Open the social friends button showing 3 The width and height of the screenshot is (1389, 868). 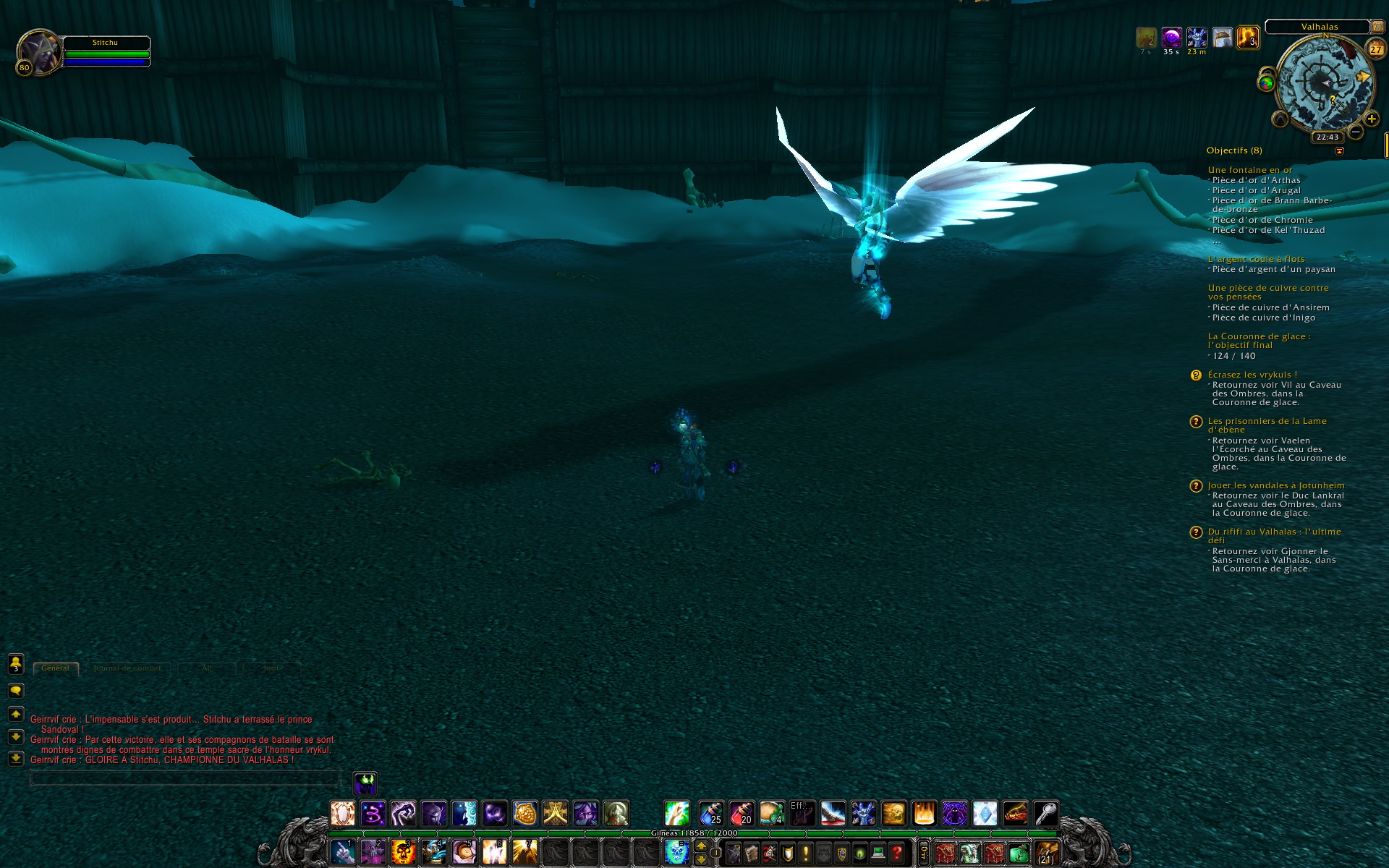pos(16,663)
